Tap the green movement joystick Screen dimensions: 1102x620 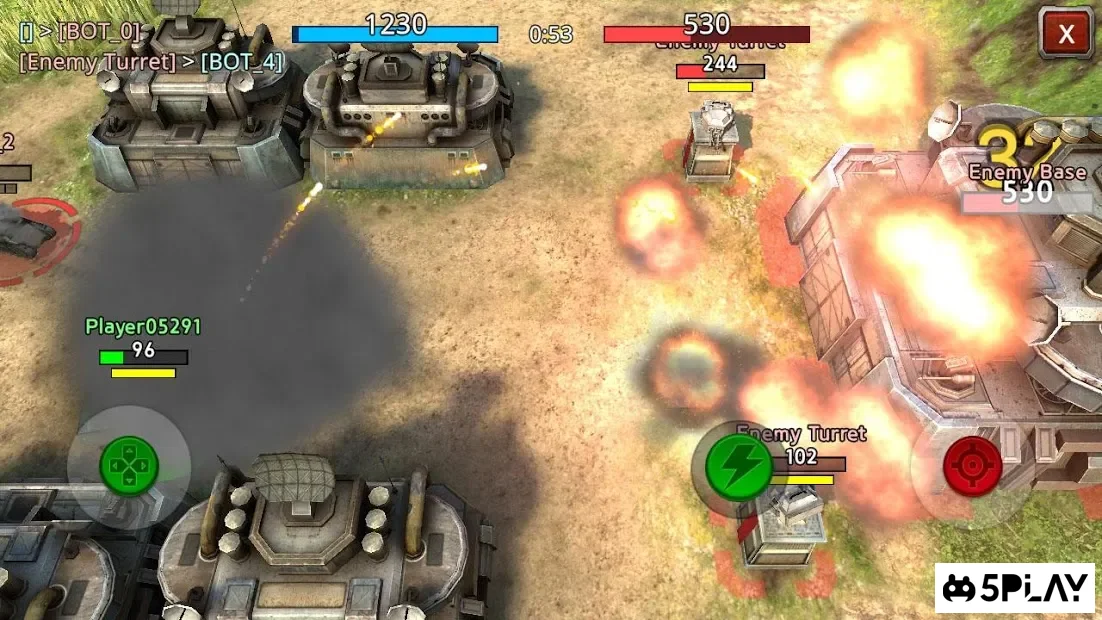point(129,466)
